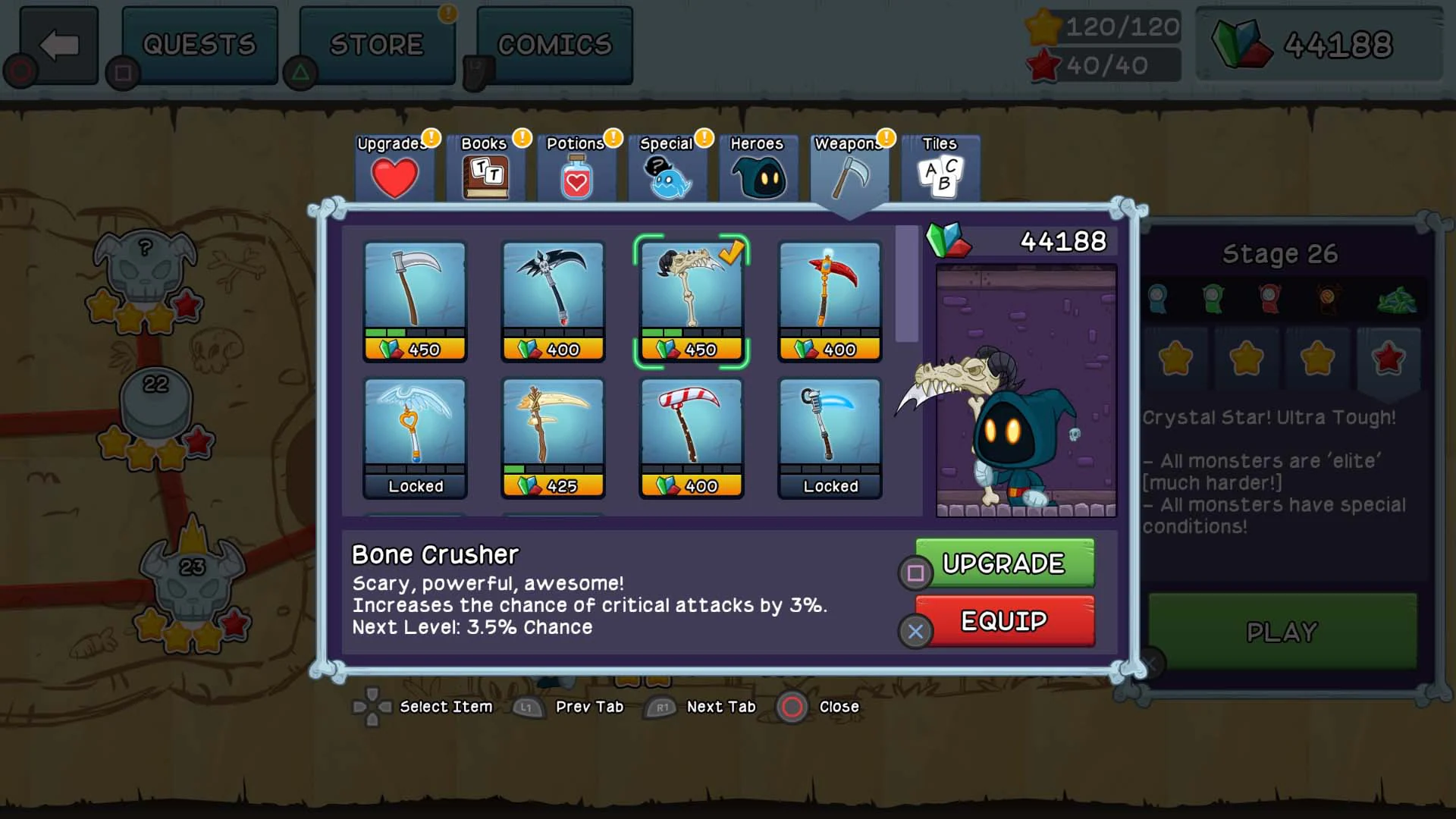Image resolution: width=1456 pixels, height=819 pixels.
Task: Click the gem counter icon in shop panel
Action: (949, 238)
